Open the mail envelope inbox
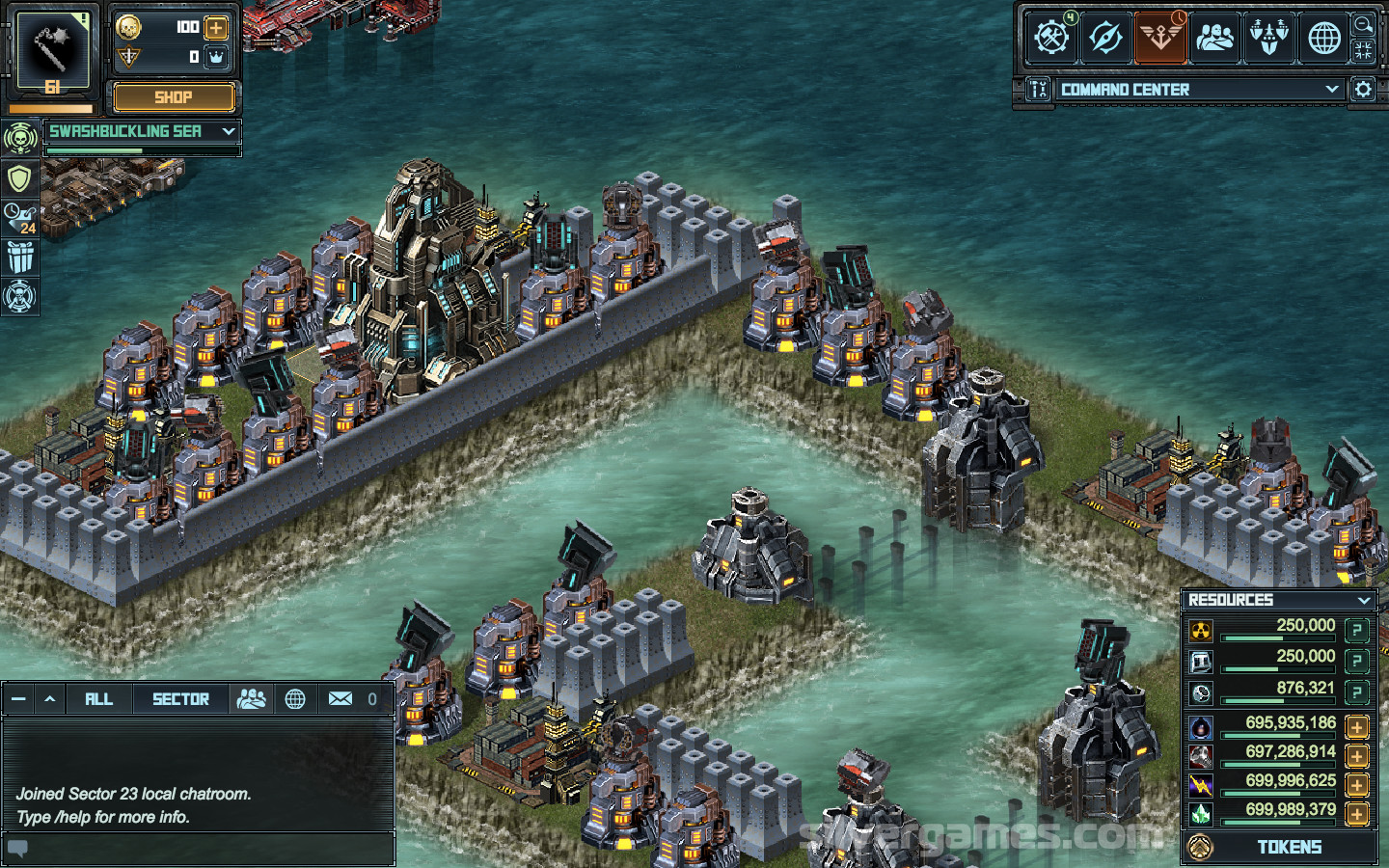This screenshot has height=868, width=1389. click(x=340, y=699)
